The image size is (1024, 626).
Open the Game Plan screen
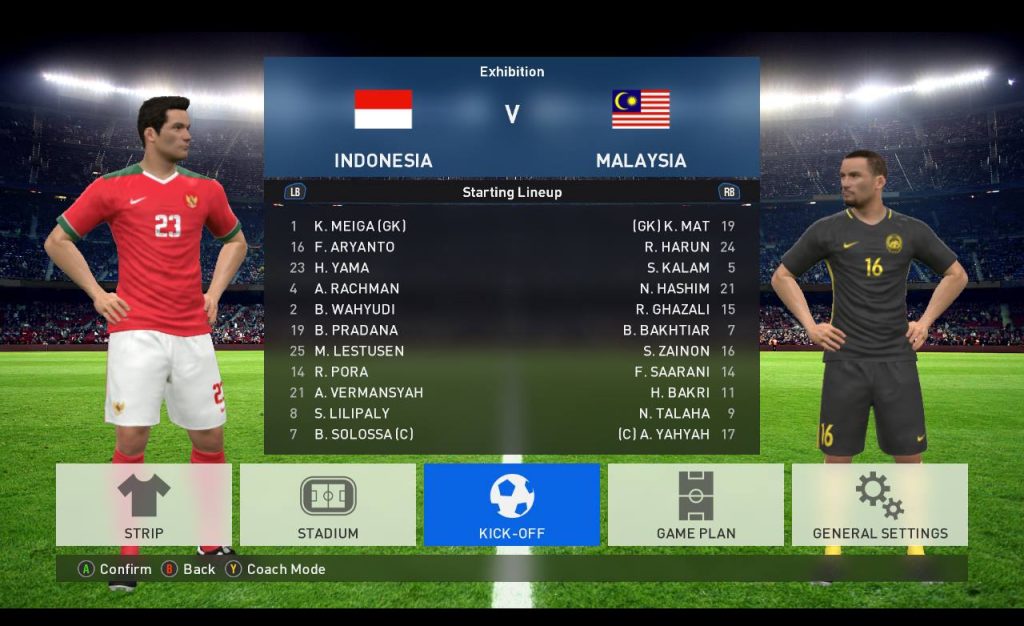pyautogui.click(x=696, y=505)
